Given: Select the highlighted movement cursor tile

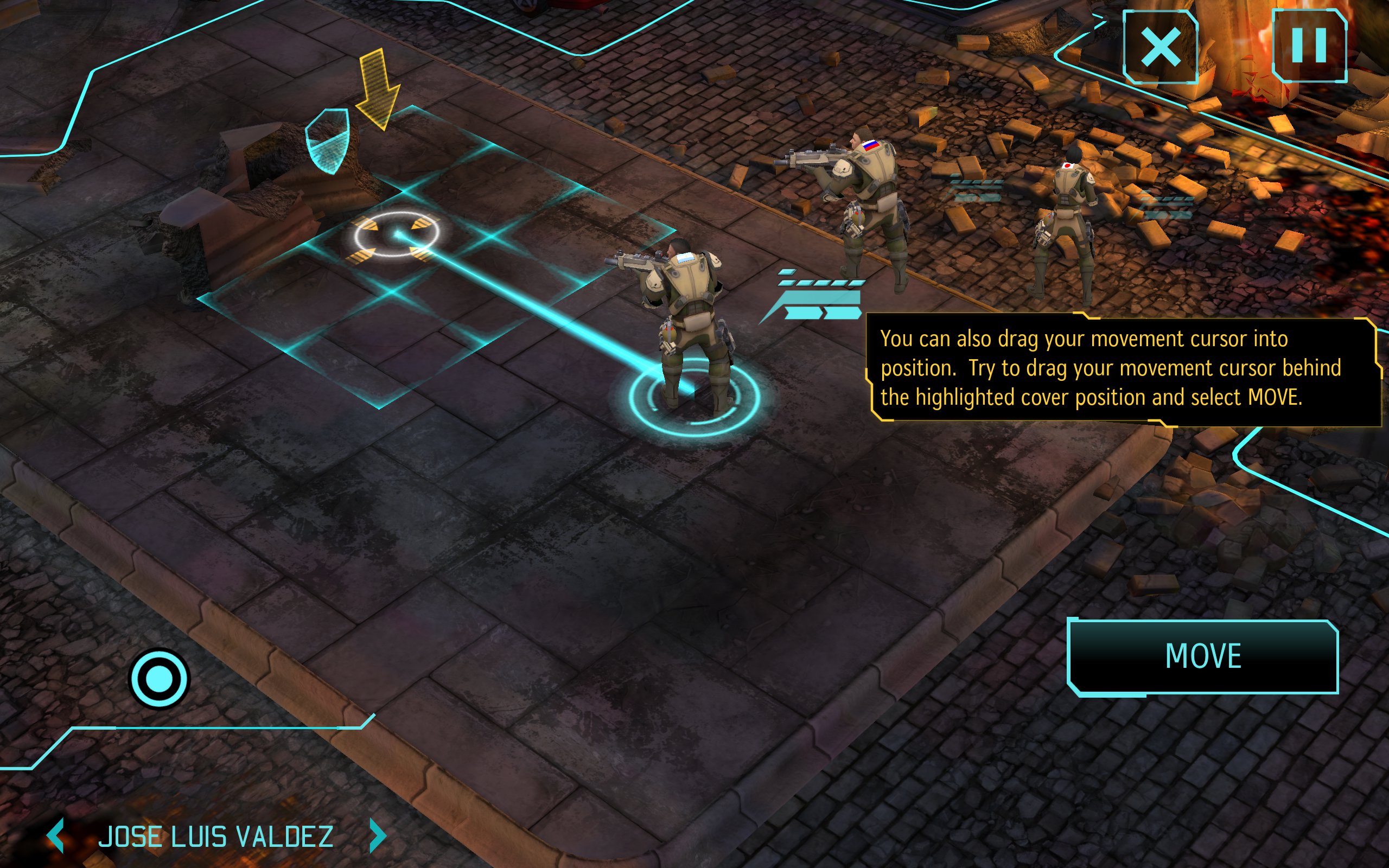Looking at the screenshot, I should 396,235.
